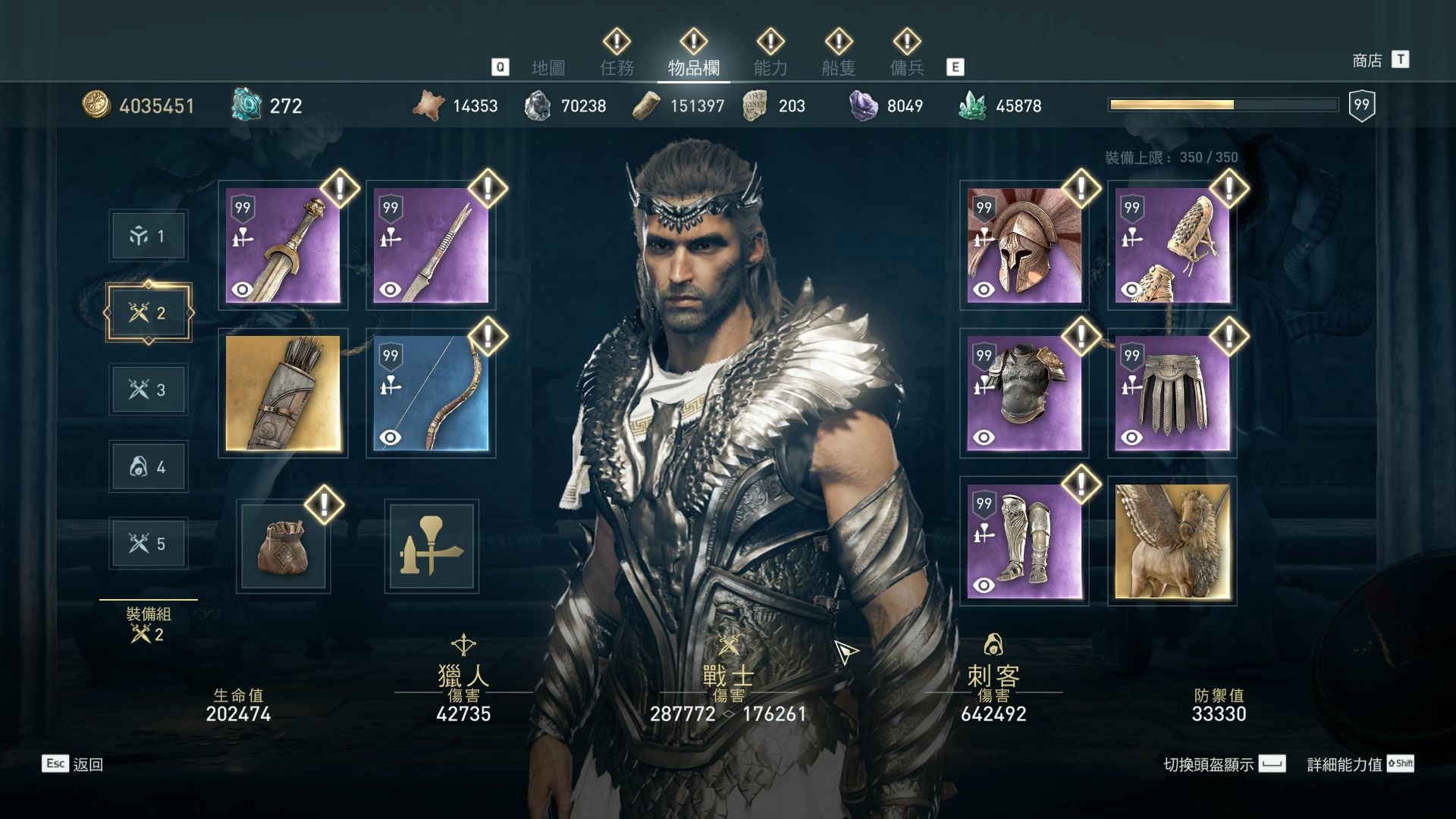Screen dimensions: 1456x819
Task: Select the equipped bow slot
Action: [x=431, y=394]
